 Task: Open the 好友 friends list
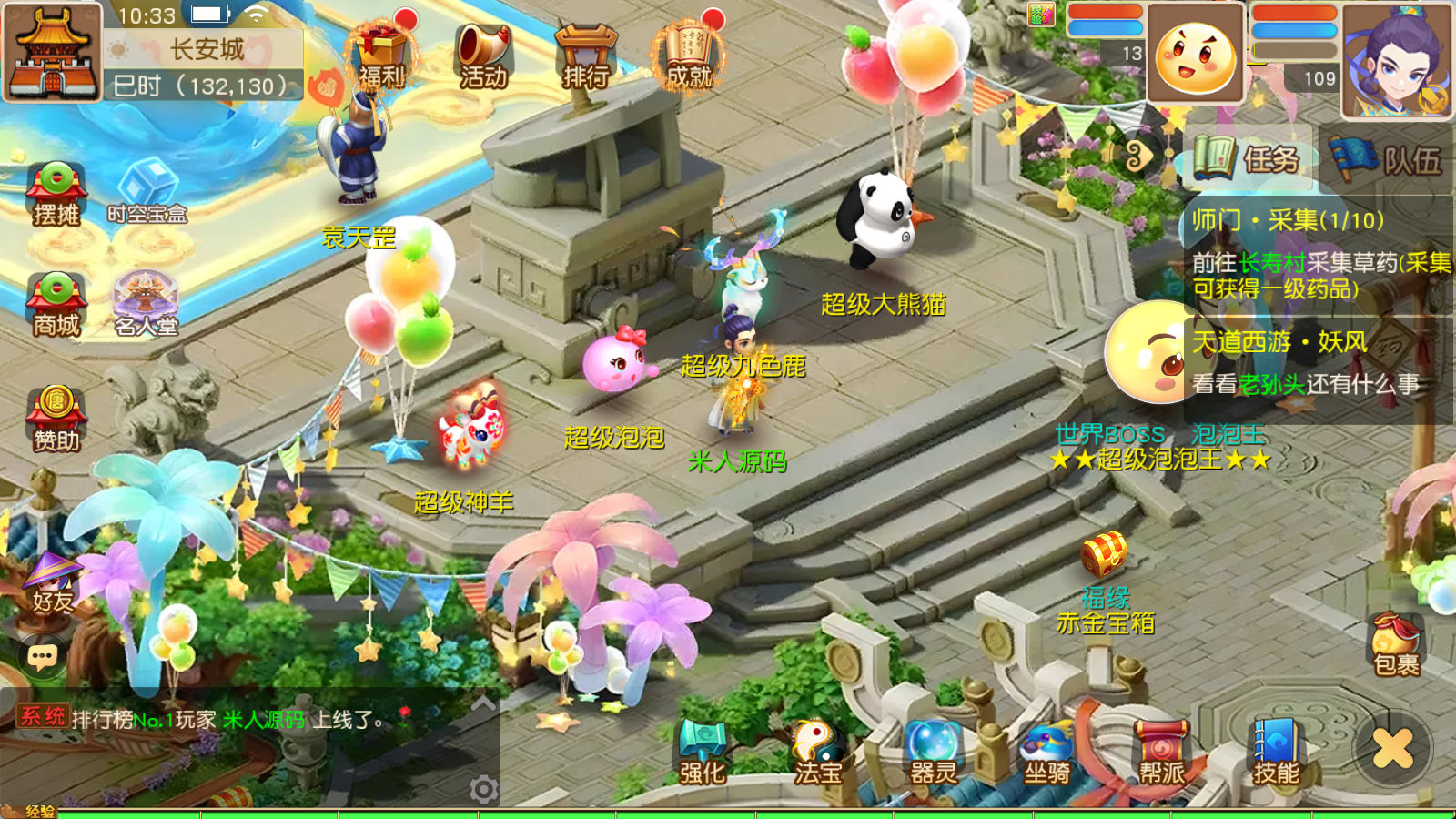pos(52,582)
